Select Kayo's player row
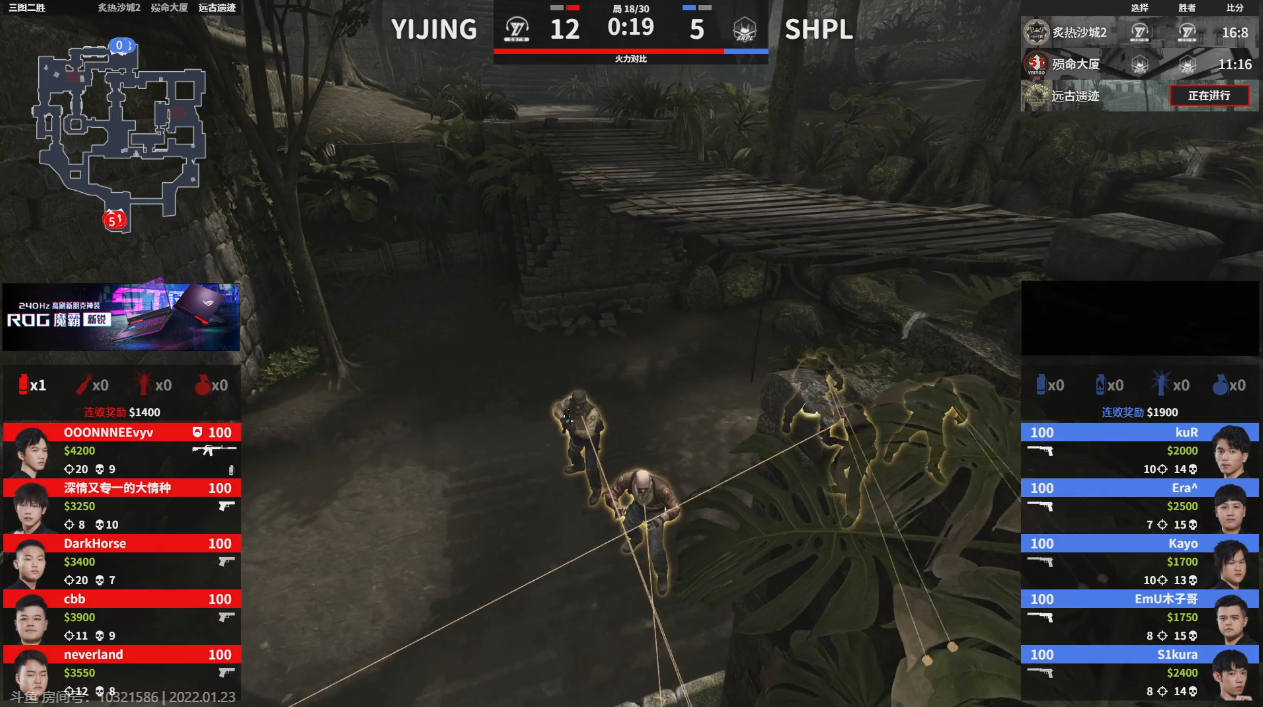1263x707 pixels. click(x=1139, y=561)
